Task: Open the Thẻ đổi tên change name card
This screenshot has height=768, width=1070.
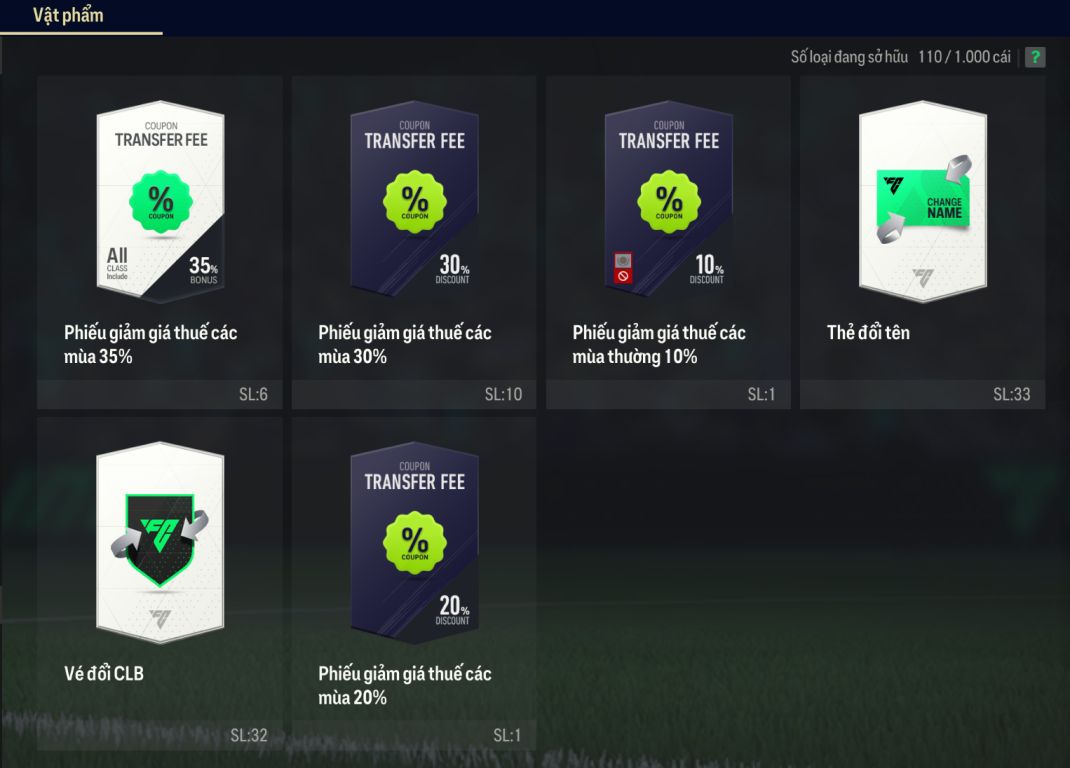Action: [x=922, y=241]
